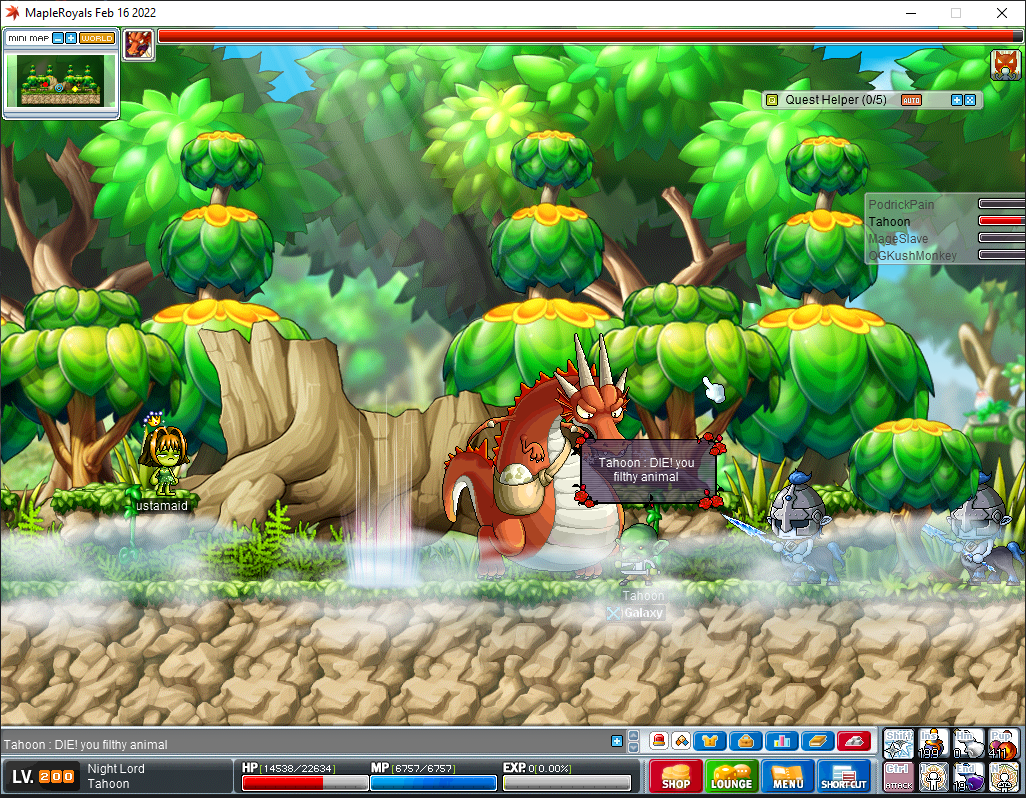1026x798 pixels.
Task: Open the inventory bag icon
Action: [x=745, y=741]
